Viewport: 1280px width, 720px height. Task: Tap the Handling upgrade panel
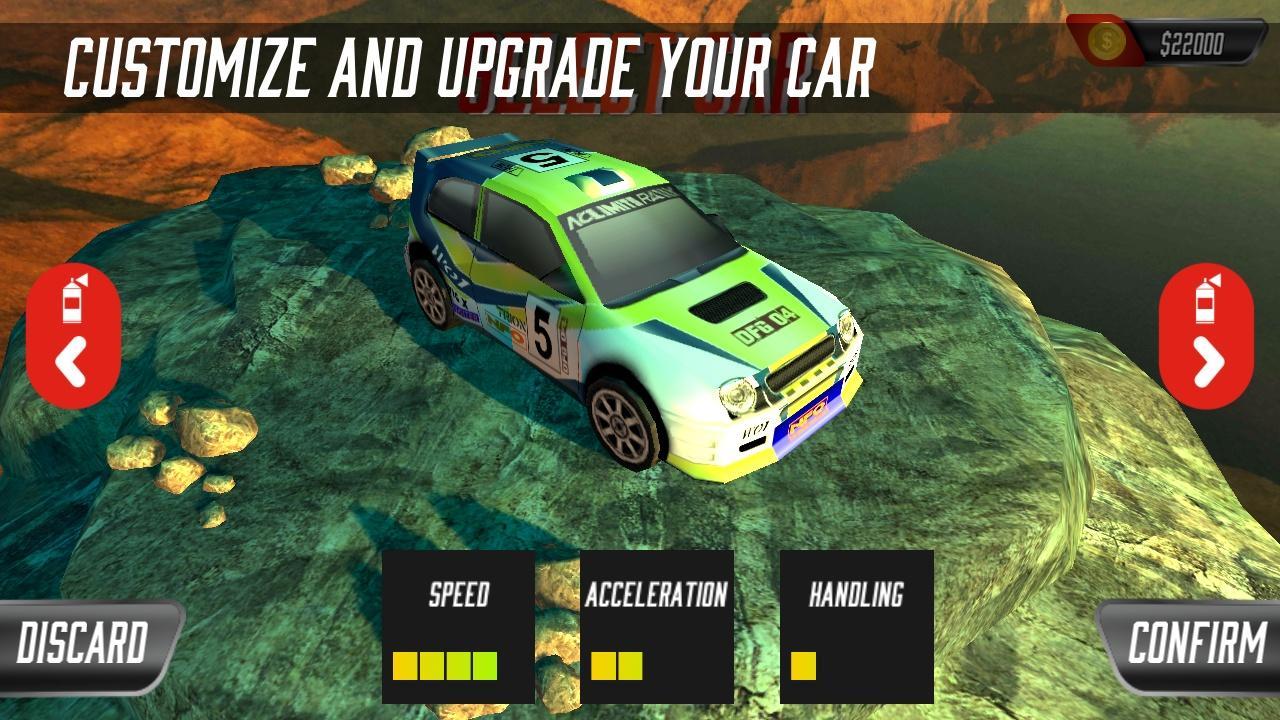pyautogui.click(x=856, y=626)
